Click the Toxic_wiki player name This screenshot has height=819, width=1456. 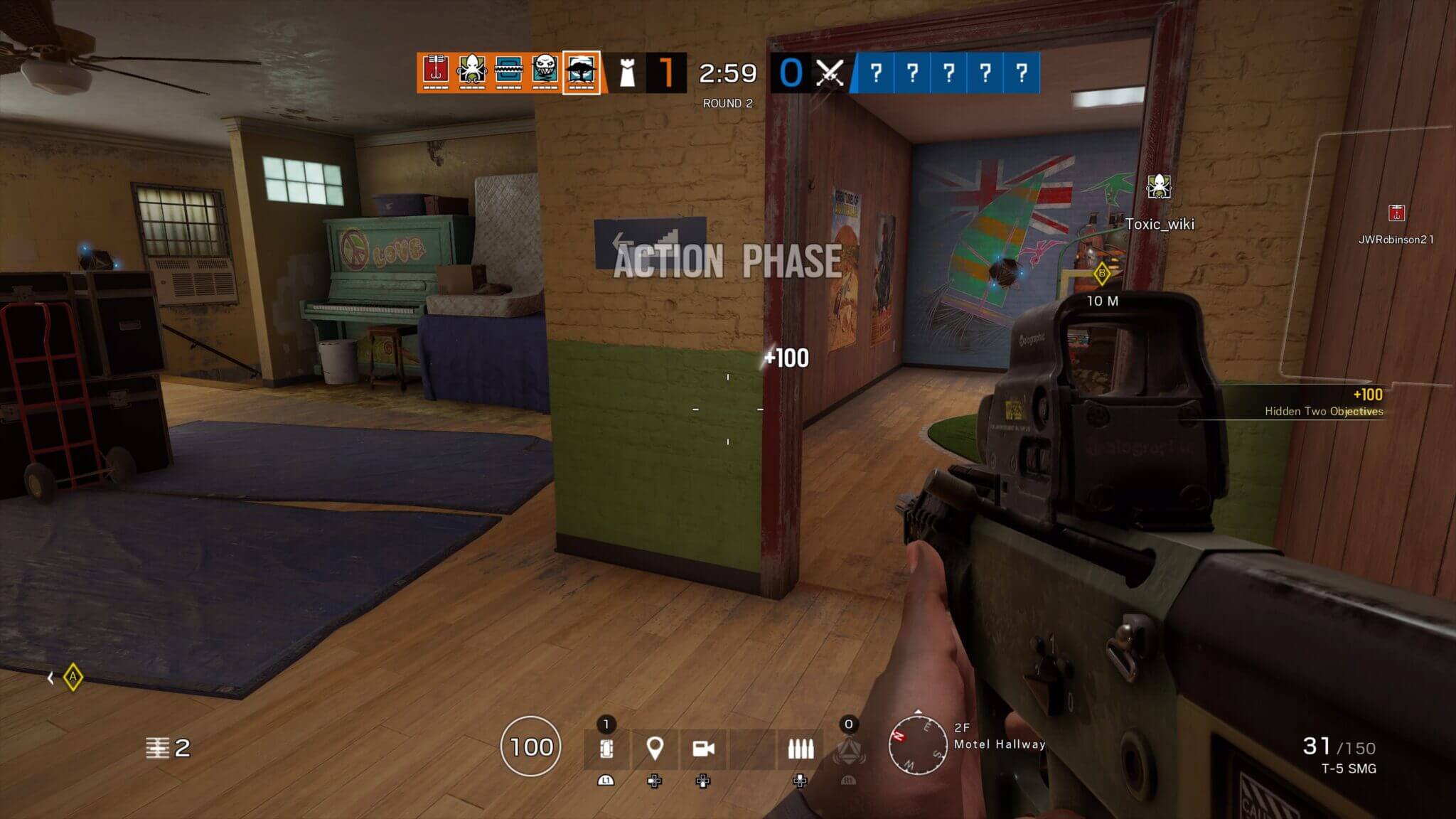[1162, 223]
